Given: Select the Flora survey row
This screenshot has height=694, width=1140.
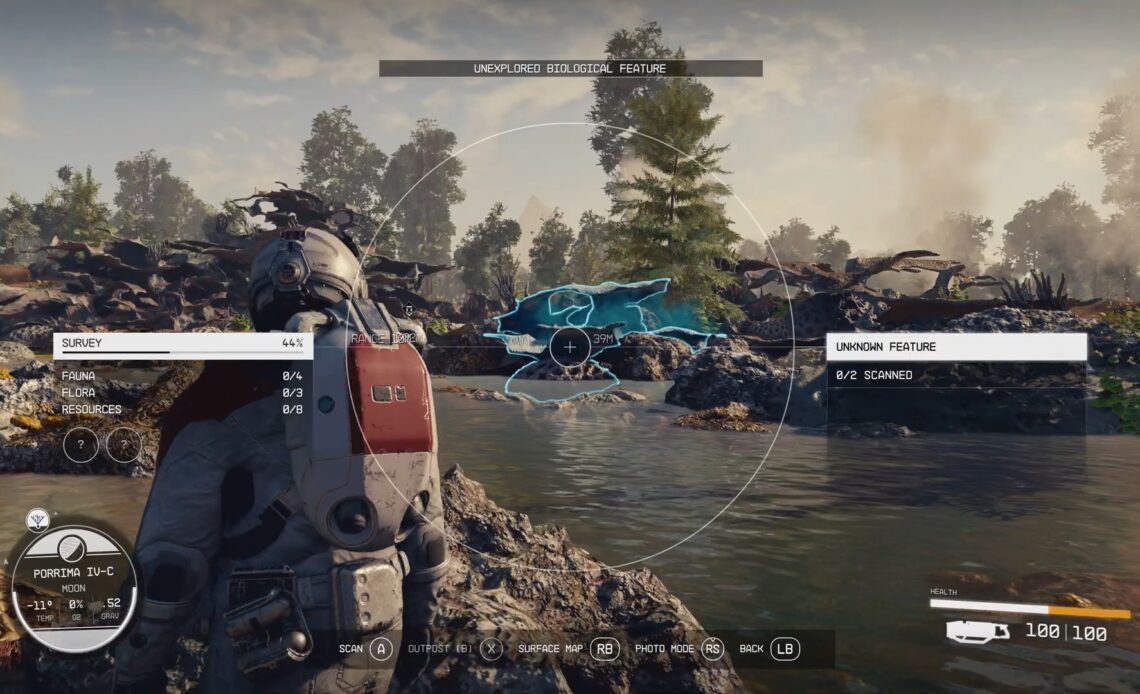Looking at the screenshot, I should (182, 393).
